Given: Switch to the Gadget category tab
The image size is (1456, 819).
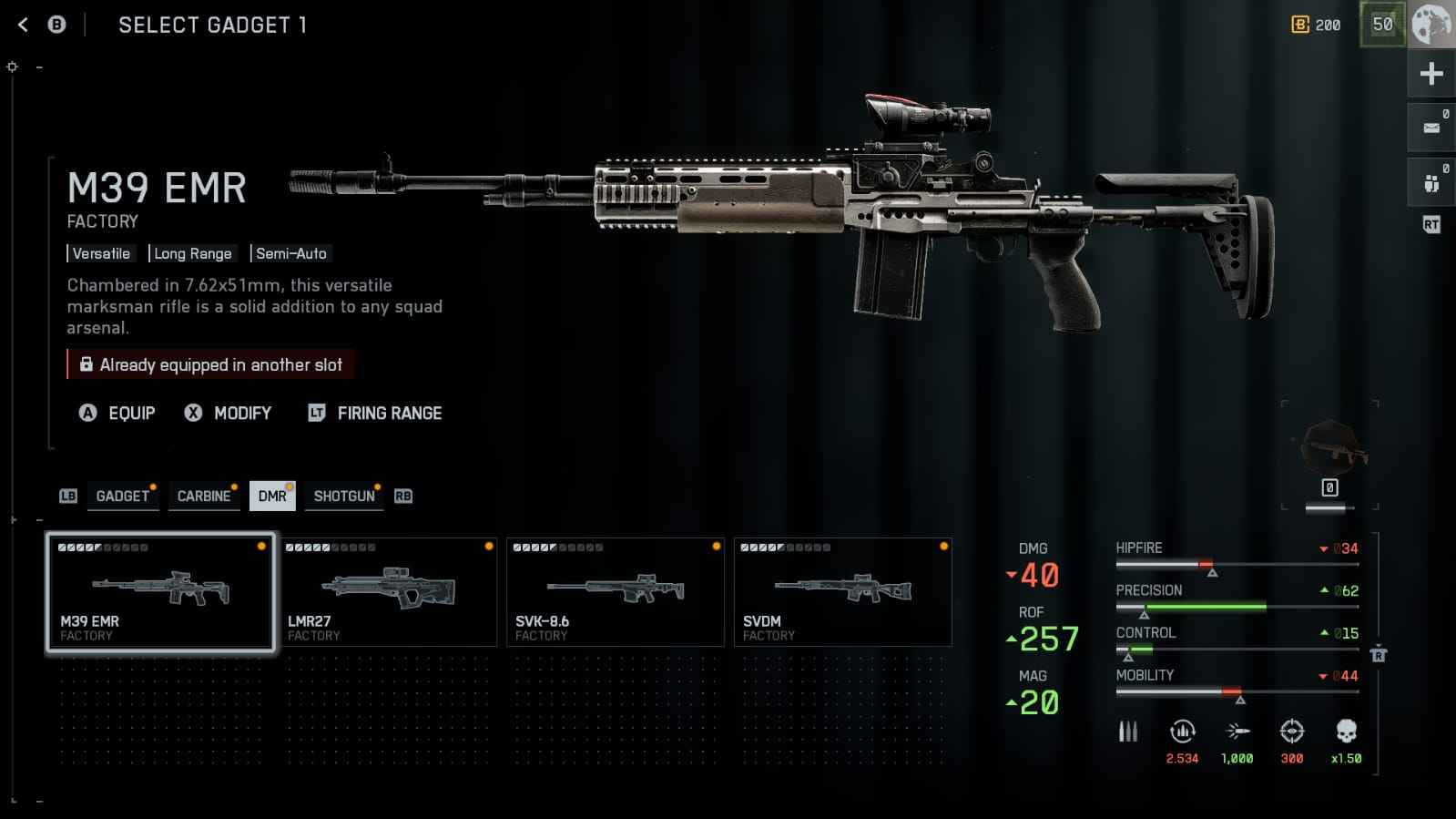Looking at the screenshot, I should [x=122, y=497].
